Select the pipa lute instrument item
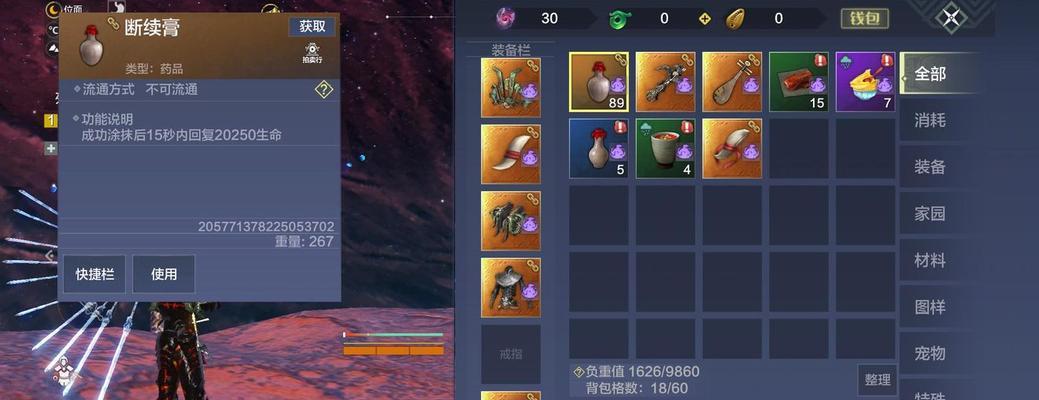The image size is (1039, 400). pos(732,82)
